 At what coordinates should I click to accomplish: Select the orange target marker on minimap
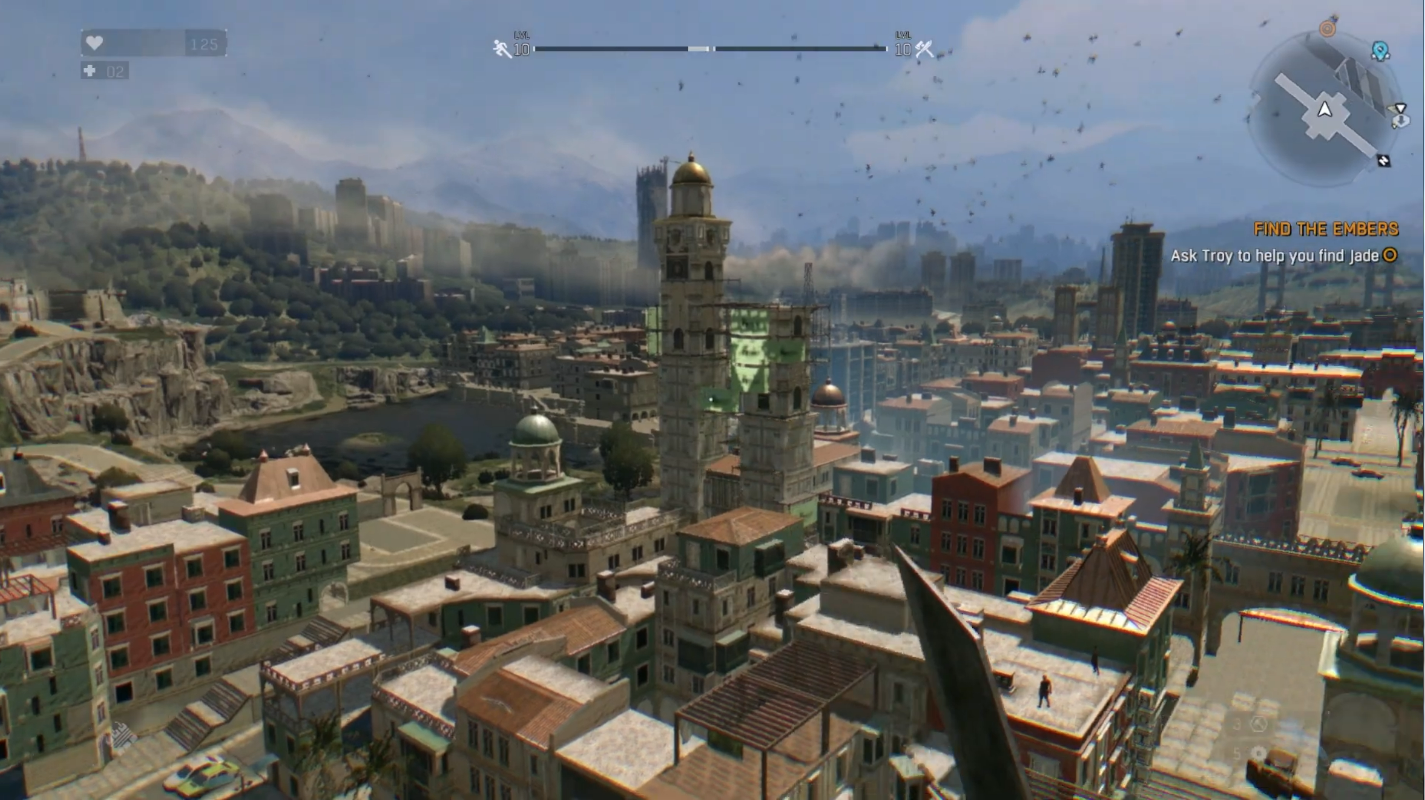(1327, 28)
